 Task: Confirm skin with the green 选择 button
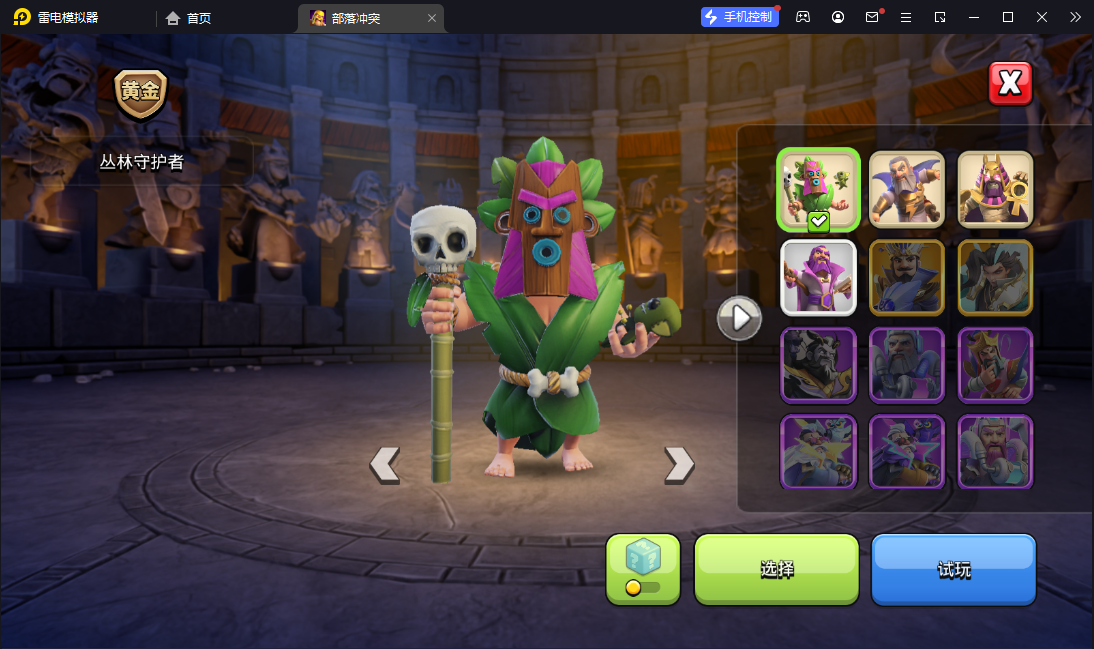click(777, 569)
